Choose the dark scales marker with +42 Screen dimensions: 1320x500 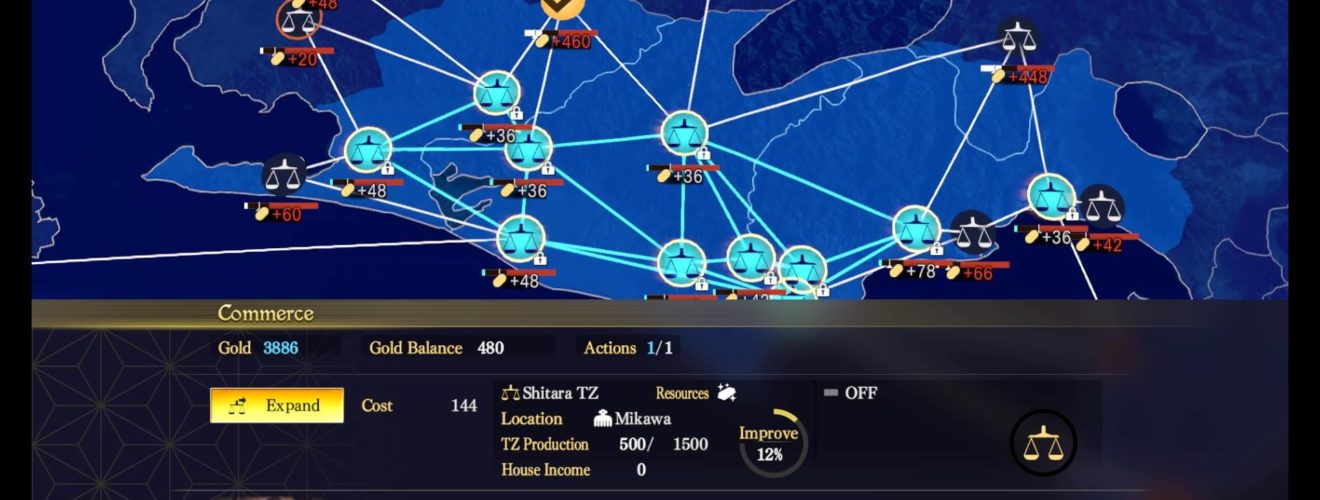click(1102, 207)
